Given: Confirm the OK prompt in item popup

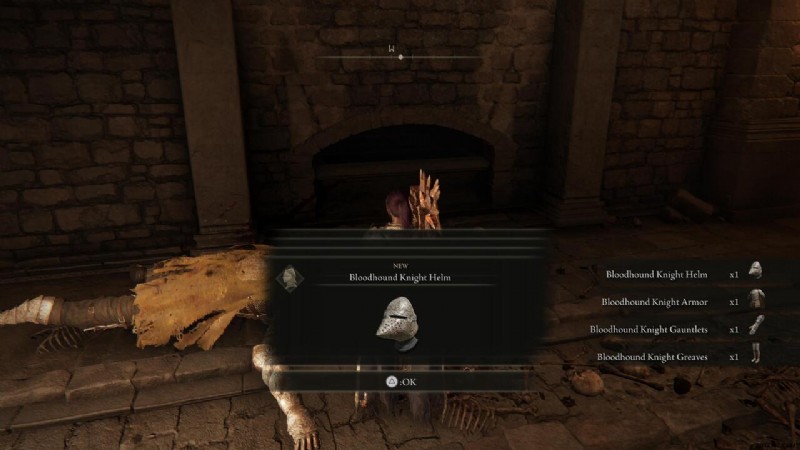Looking at the screenshot, I should tap(402, 380).
